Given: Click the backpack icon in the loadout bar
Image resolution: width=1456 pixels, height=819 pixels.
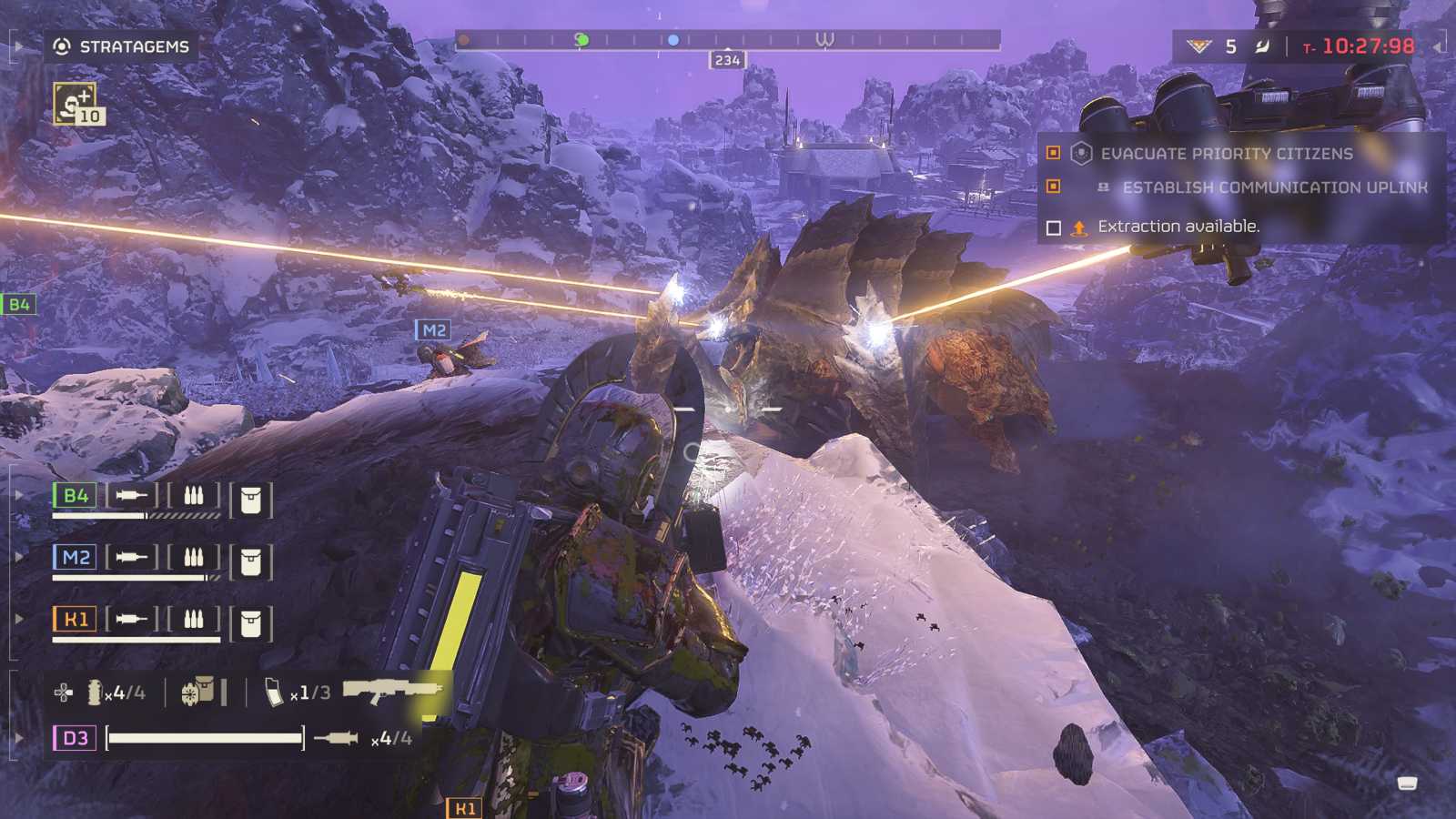Looking at the screenshot, I should tap(198, 692).
